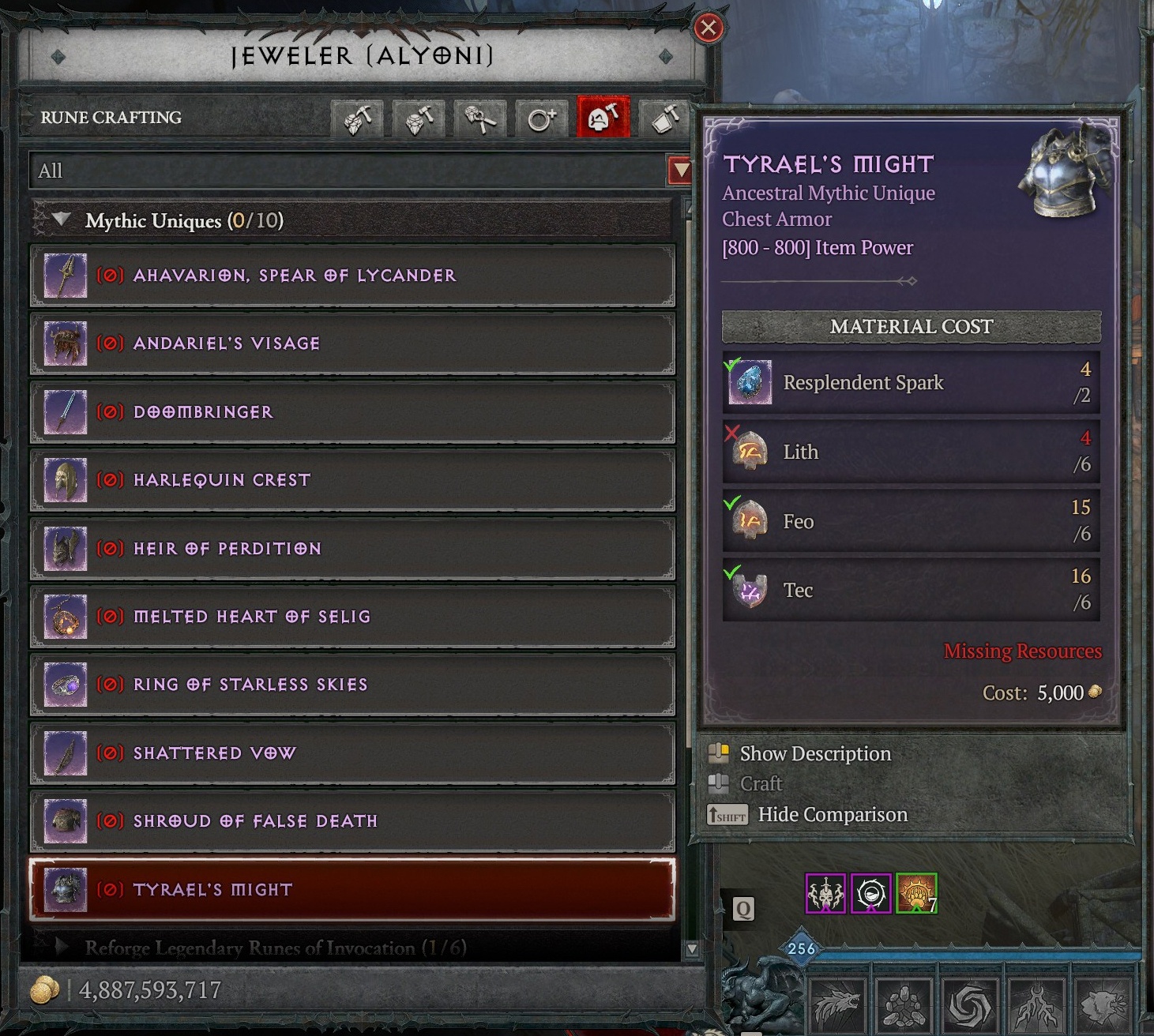Toggle Show Description for the item
Screen dimensions: 1154x1036
tap(814, 753)
